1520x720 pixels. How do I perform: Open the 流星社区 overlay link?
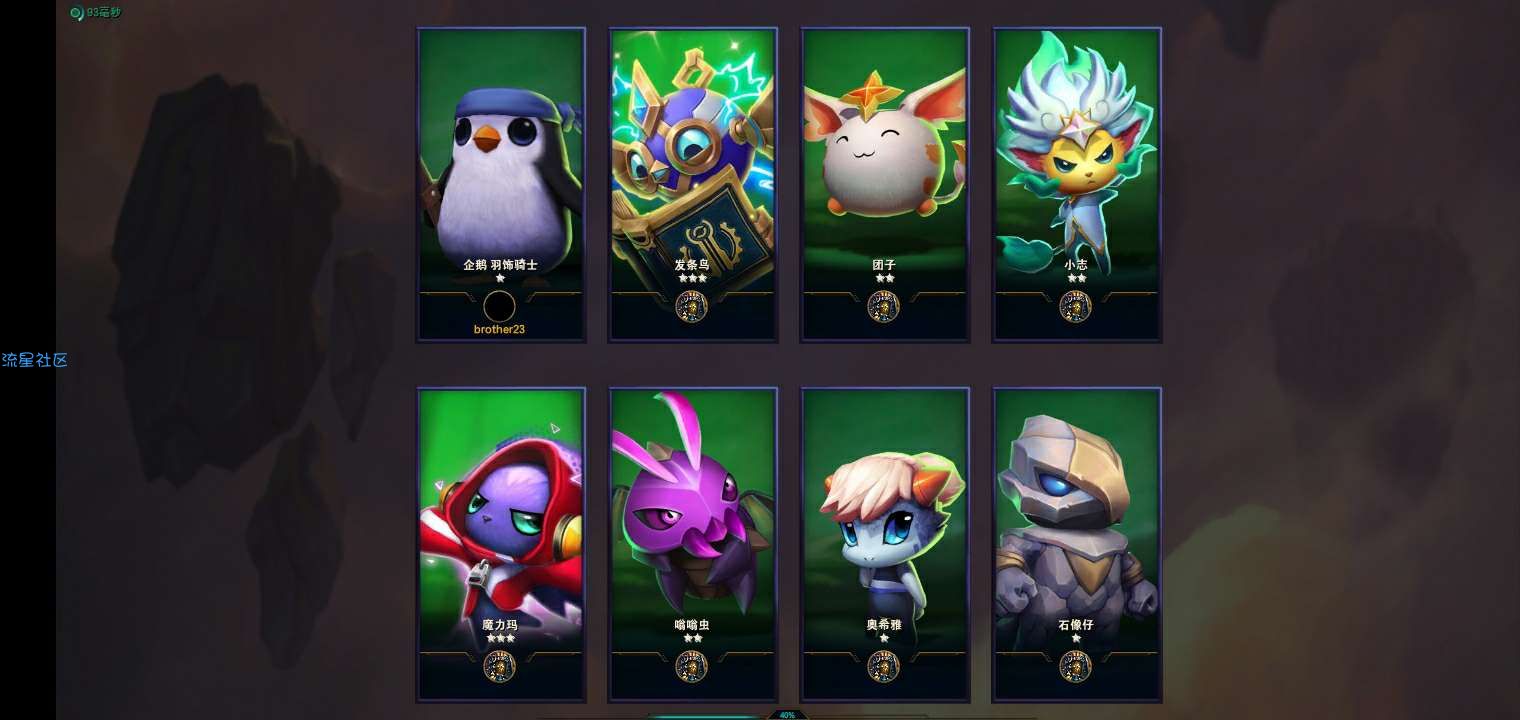(35, 360)
